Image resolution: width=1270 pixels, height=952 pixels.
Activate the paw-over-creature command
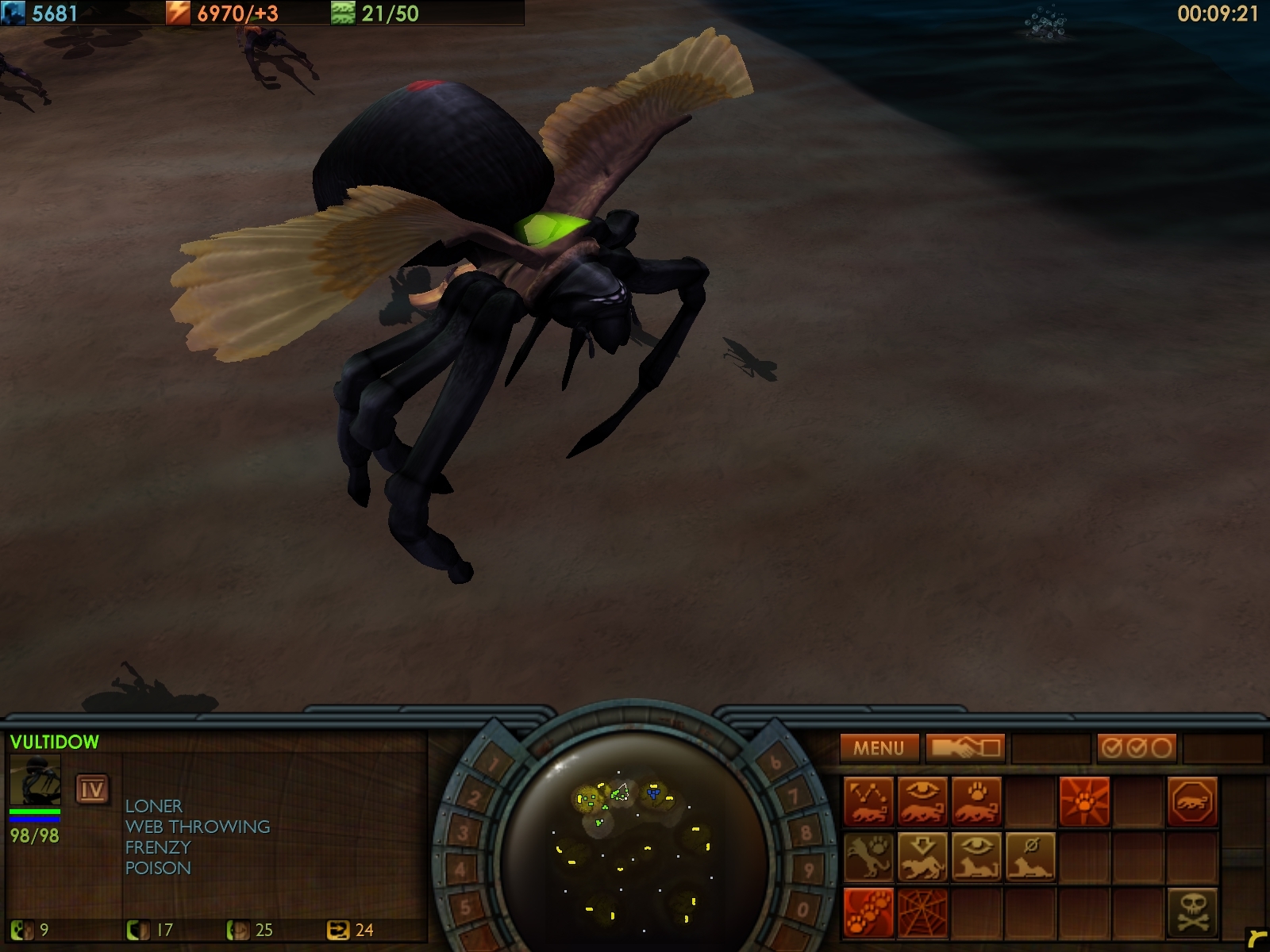976,801
